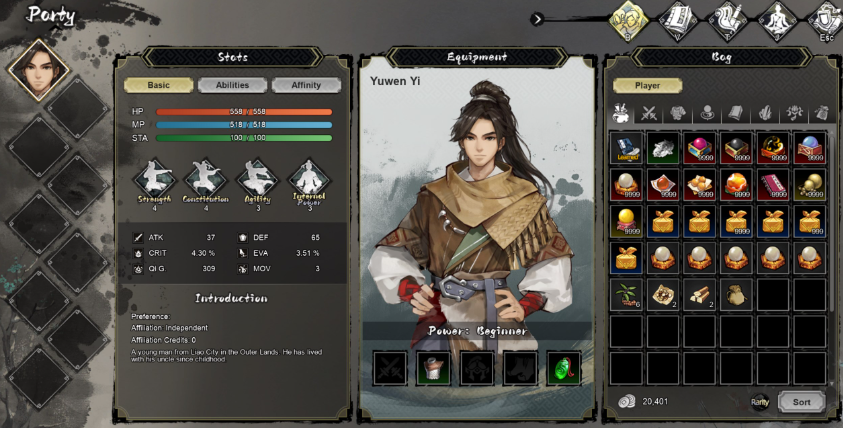Sort the bag items
The height and width of the screenshot is (428, 843).
tap(801, 402)
